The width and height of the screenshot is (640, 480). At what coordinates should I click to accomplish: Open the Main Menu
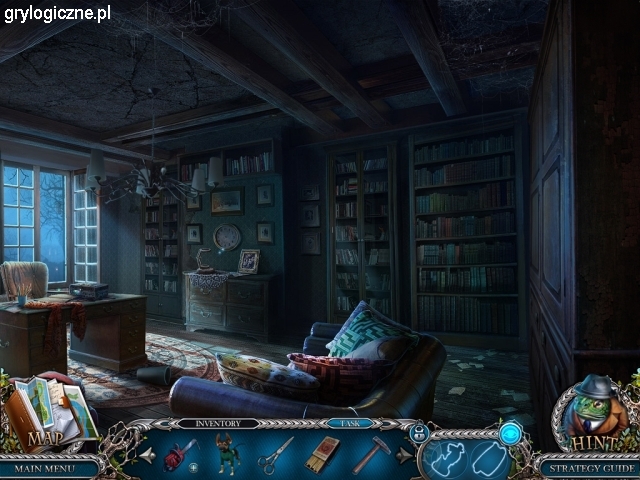pos(47,467)
